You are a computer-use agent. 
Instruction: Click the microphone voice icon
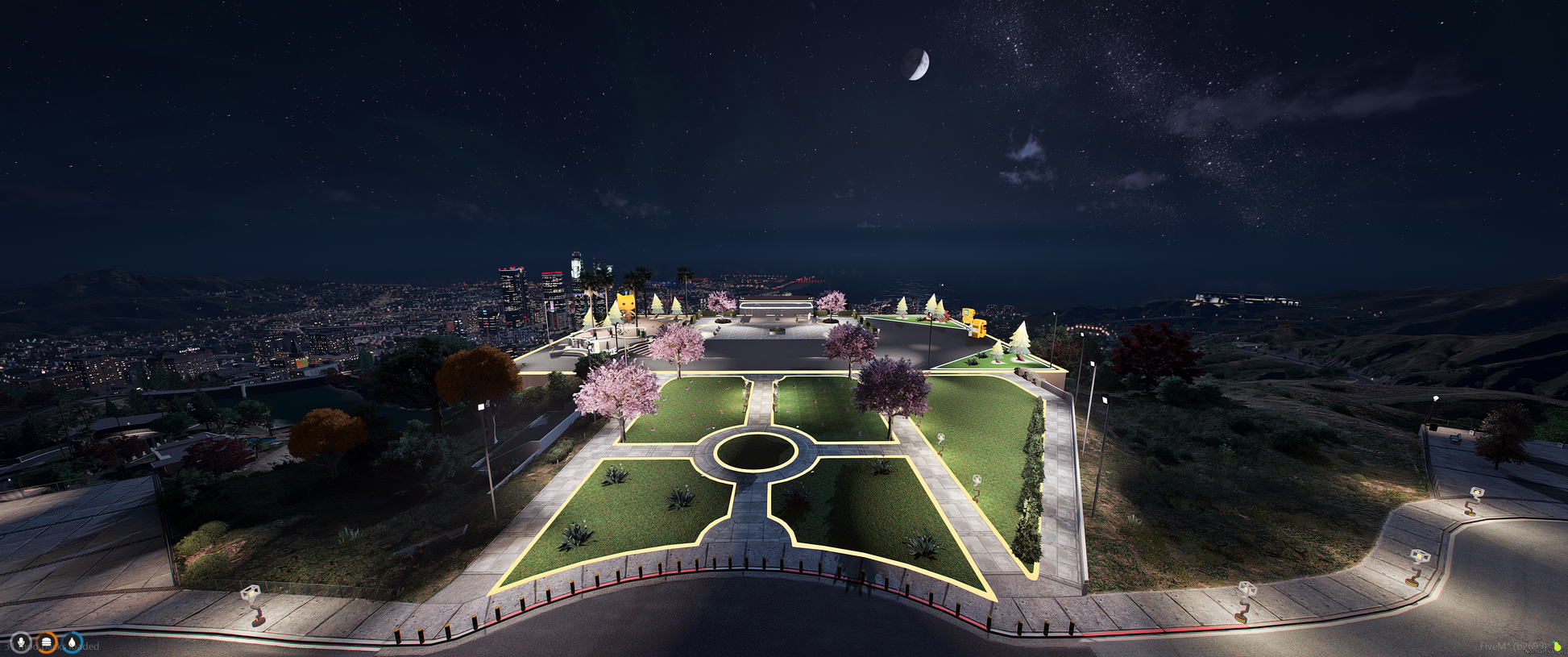pos(22,642)
